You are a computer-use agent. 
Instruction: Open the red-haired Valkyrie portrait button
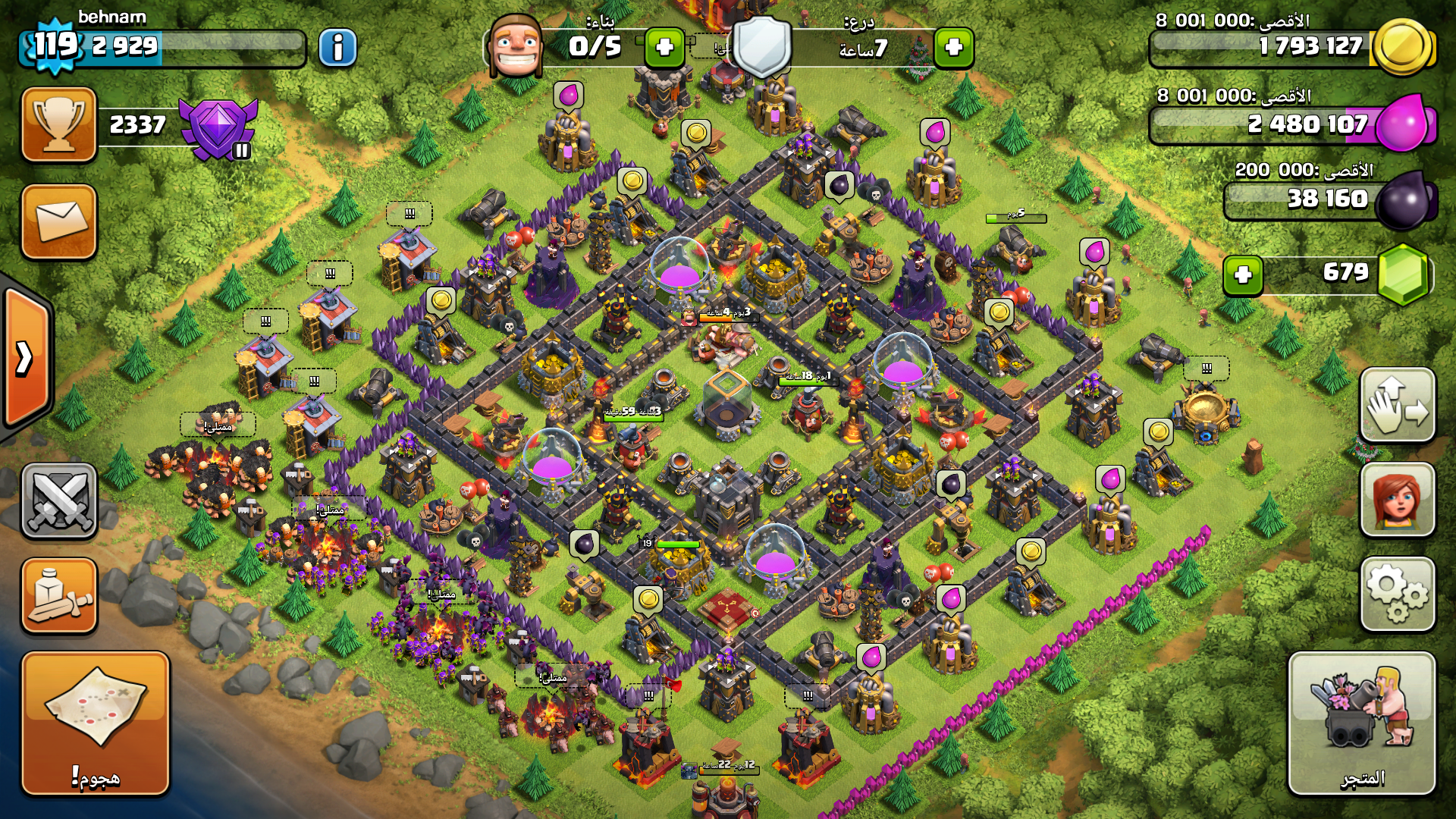click(1397, 500)
